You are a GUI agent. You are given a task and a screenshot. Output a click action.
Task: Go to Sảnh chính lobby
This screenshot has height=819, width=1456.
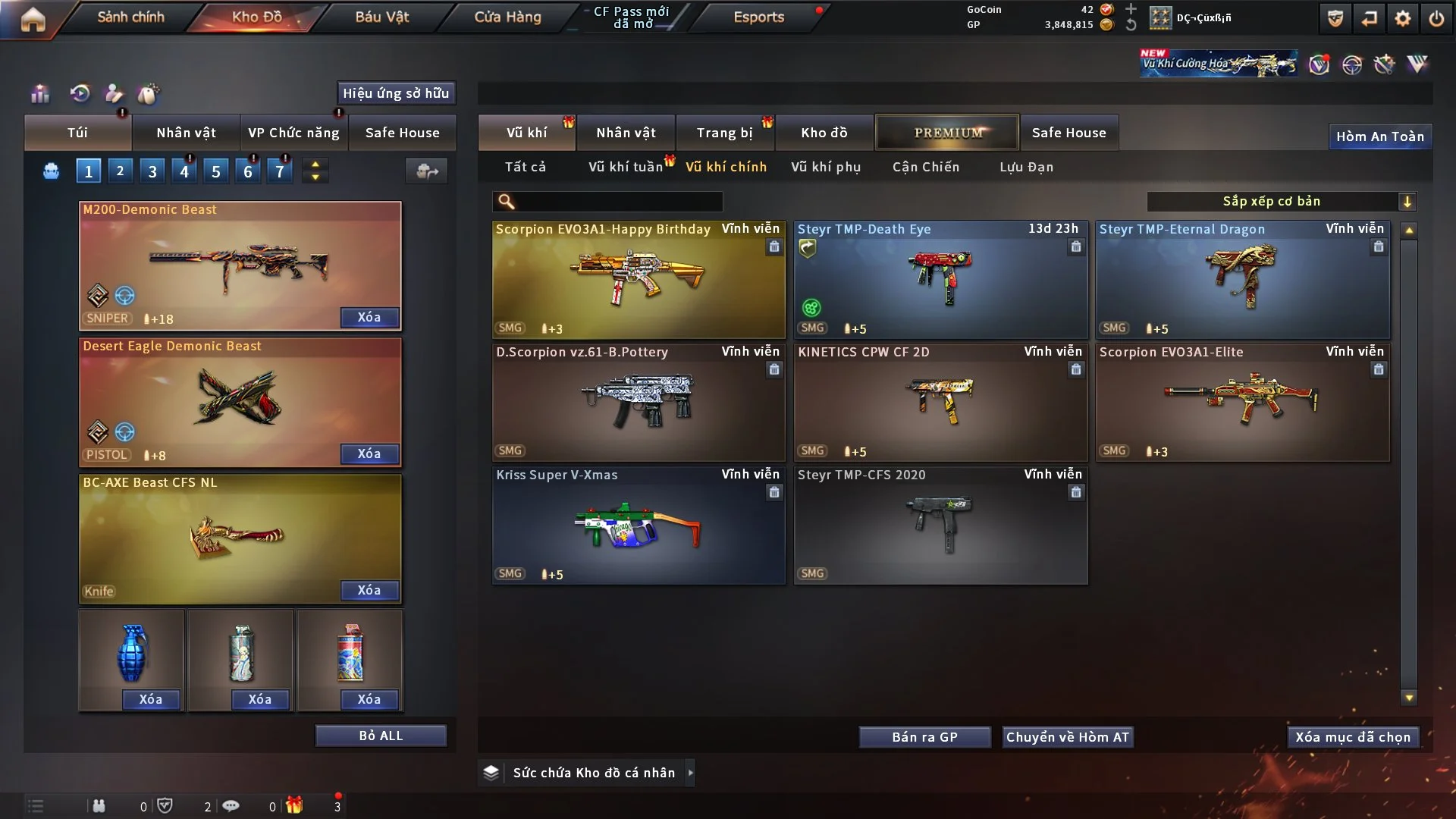coord(130,17)
